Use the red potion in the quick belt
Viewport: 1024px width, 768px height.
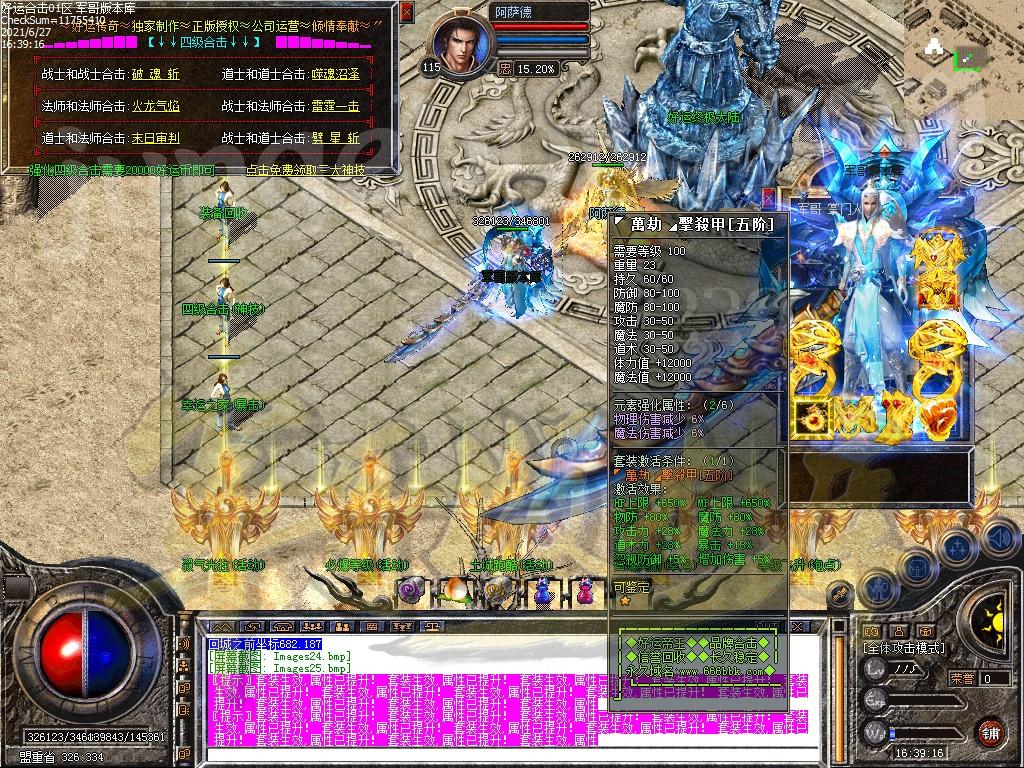pyautogui.click(x=585, y=590)
